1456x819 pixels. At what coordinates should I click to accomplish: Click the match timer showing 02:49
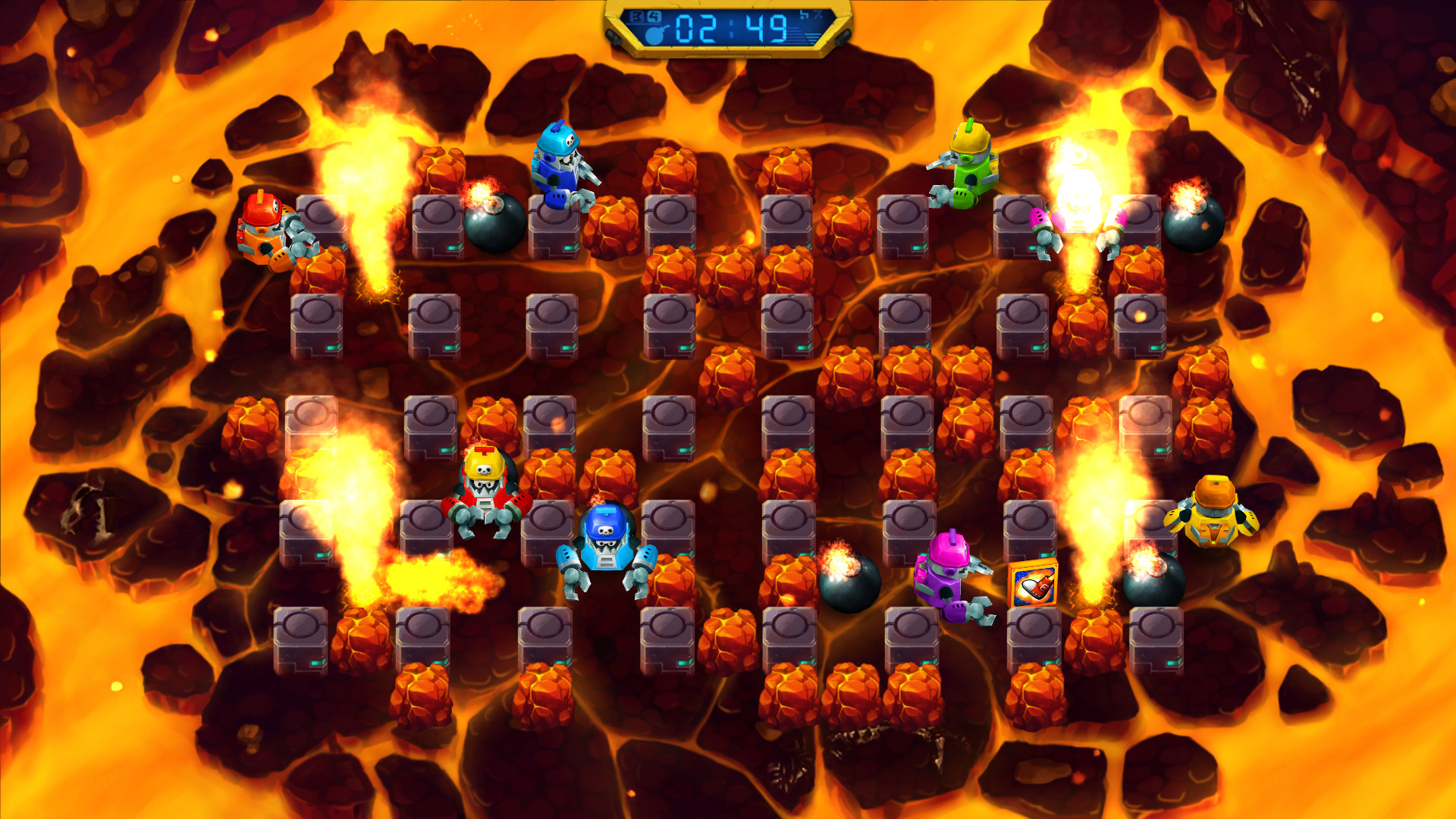[732, 29]
